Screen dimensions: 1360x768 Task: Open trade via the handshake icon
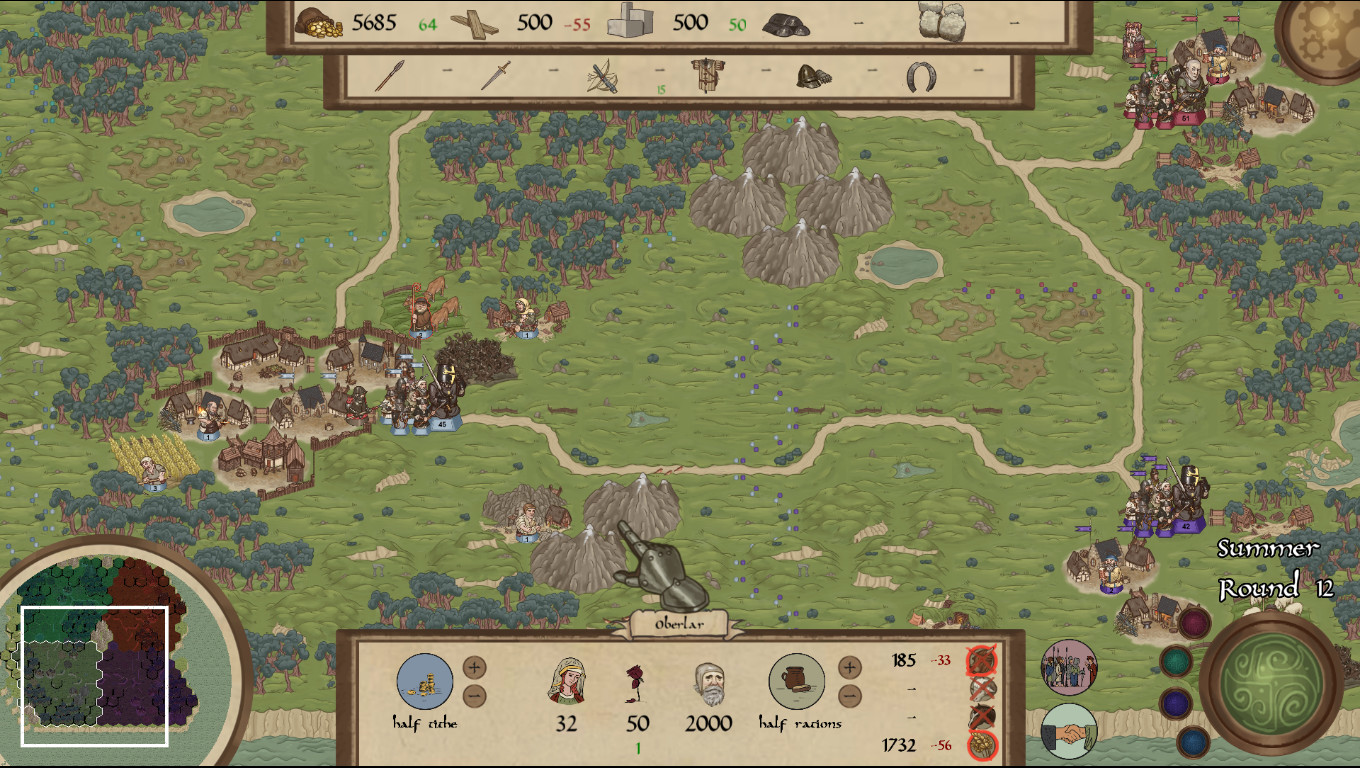click(x=1069, y=733)
